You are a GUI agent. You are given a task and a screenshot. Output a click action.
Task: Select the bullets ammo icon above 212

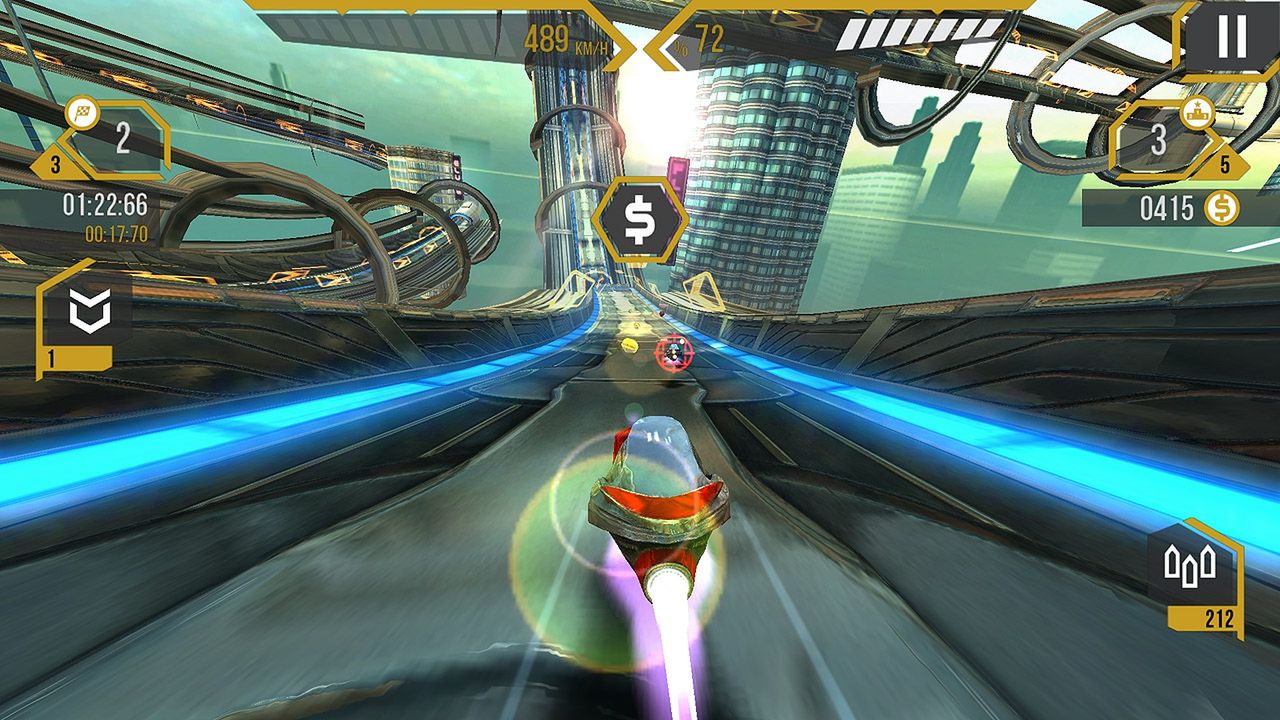pos(1191,566)
